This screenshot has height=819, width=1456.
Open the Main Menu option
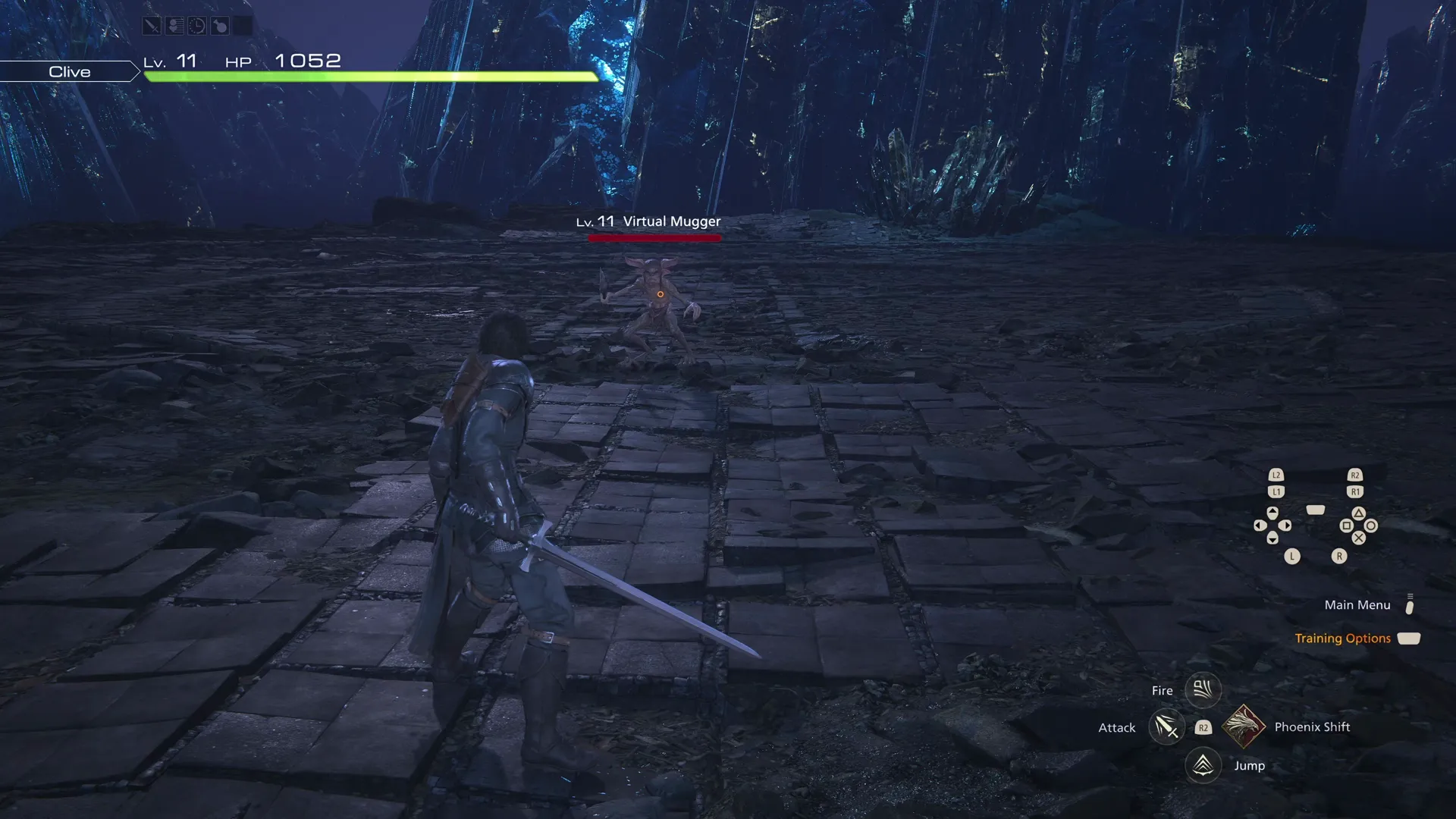(1357, 604)
